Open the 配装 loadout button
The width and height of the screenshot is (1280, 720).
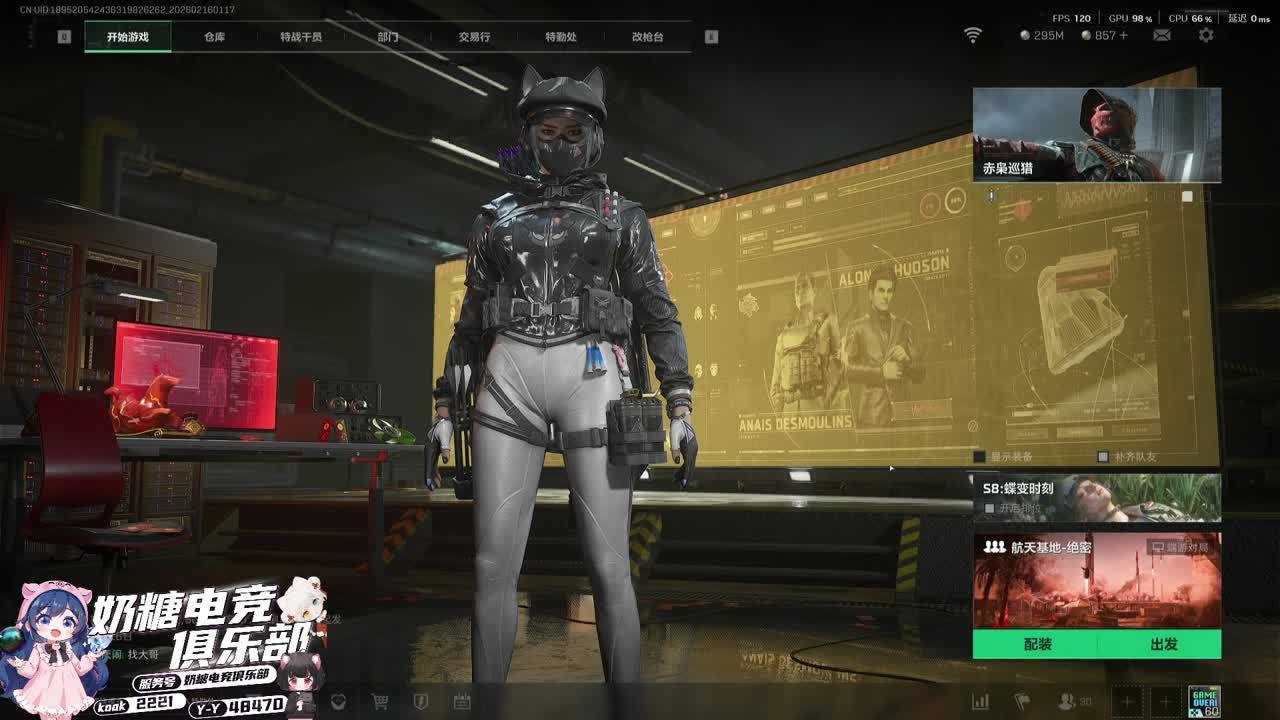[1037, 644]
